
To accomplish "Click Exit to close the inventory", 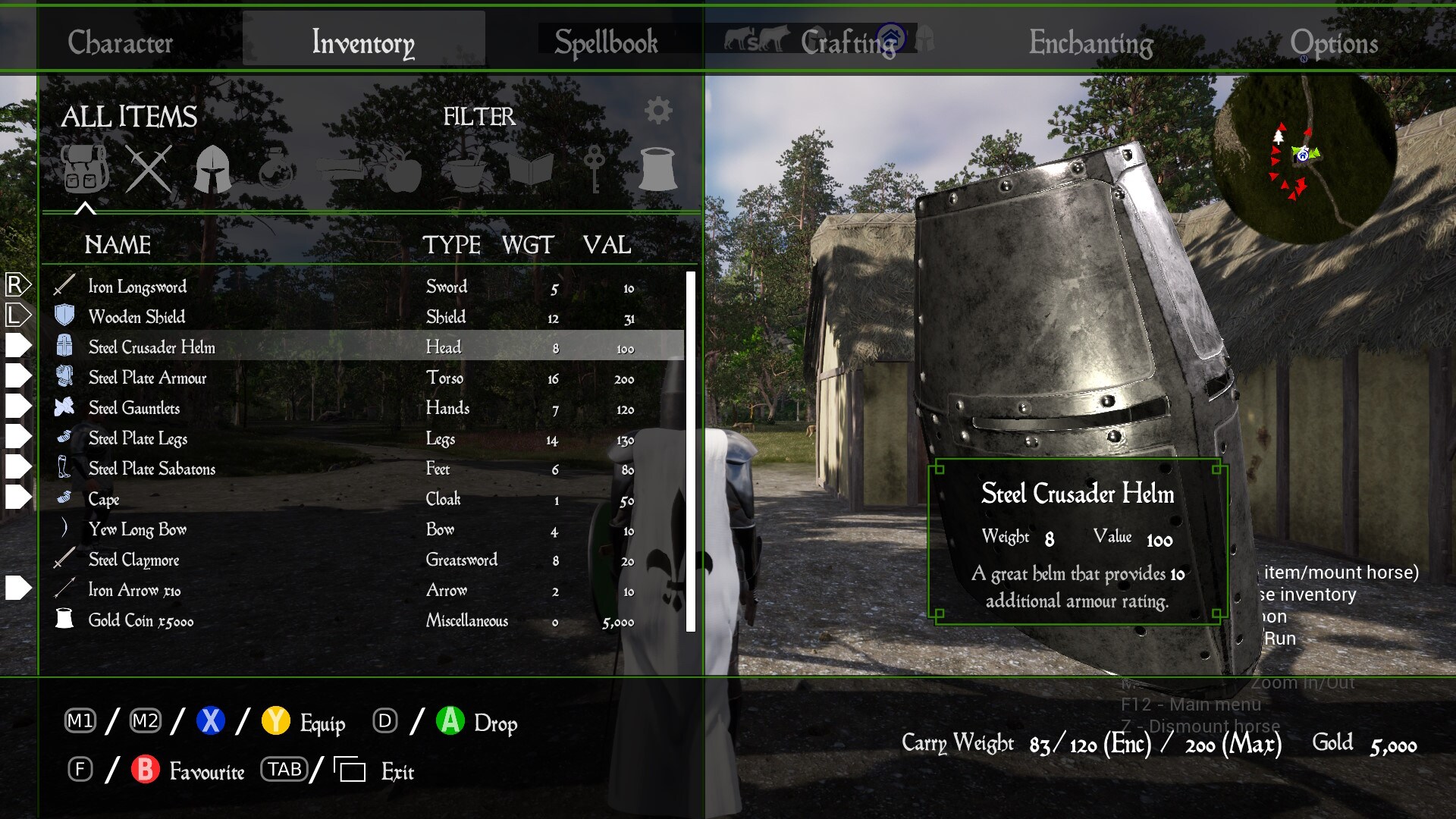I will click(x=396, y=771).
